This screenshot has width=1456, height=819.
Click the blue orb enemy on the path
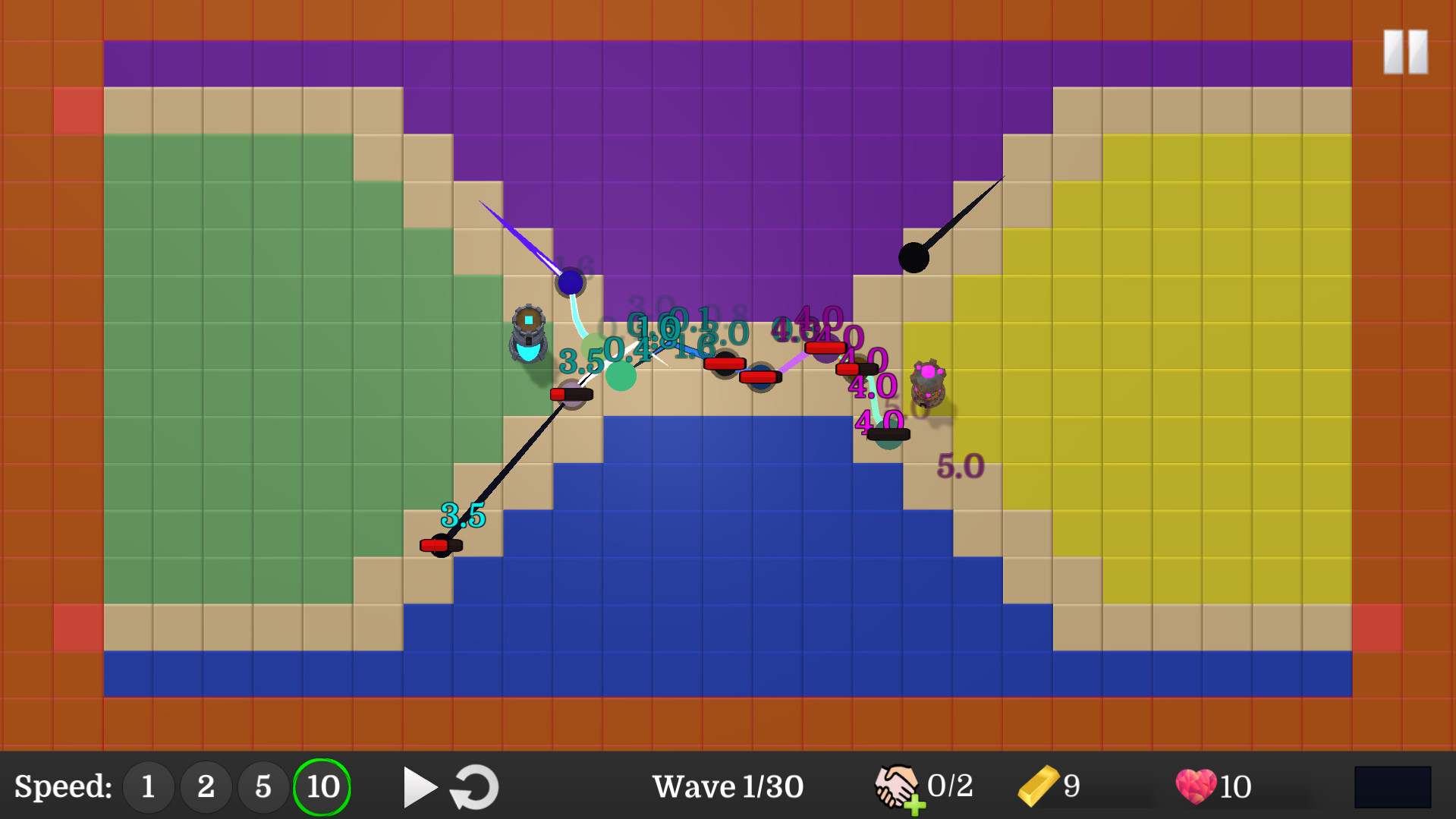tap(569, 283)
